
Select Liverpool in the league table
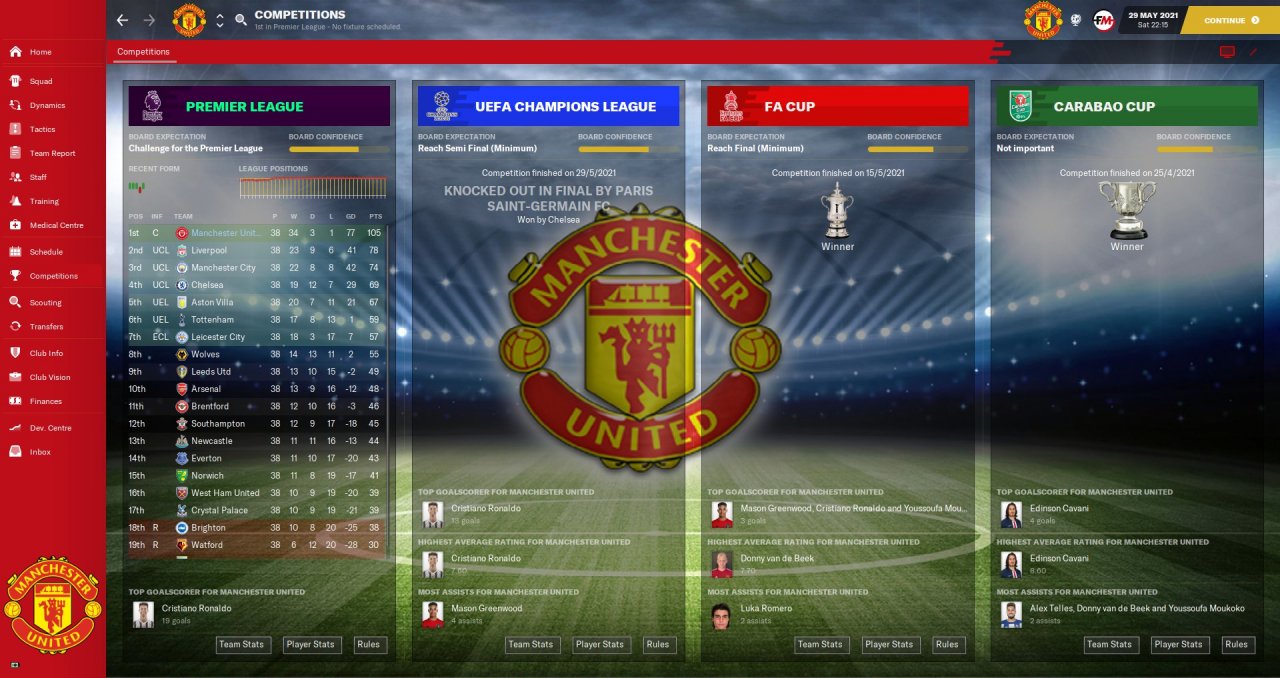pos(209,250)
